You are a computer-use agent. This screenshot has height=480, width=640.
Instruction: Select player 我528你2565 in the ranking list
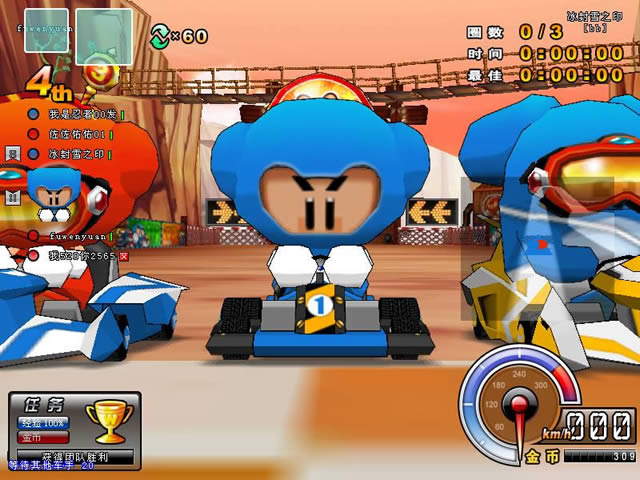coord(80,256)
